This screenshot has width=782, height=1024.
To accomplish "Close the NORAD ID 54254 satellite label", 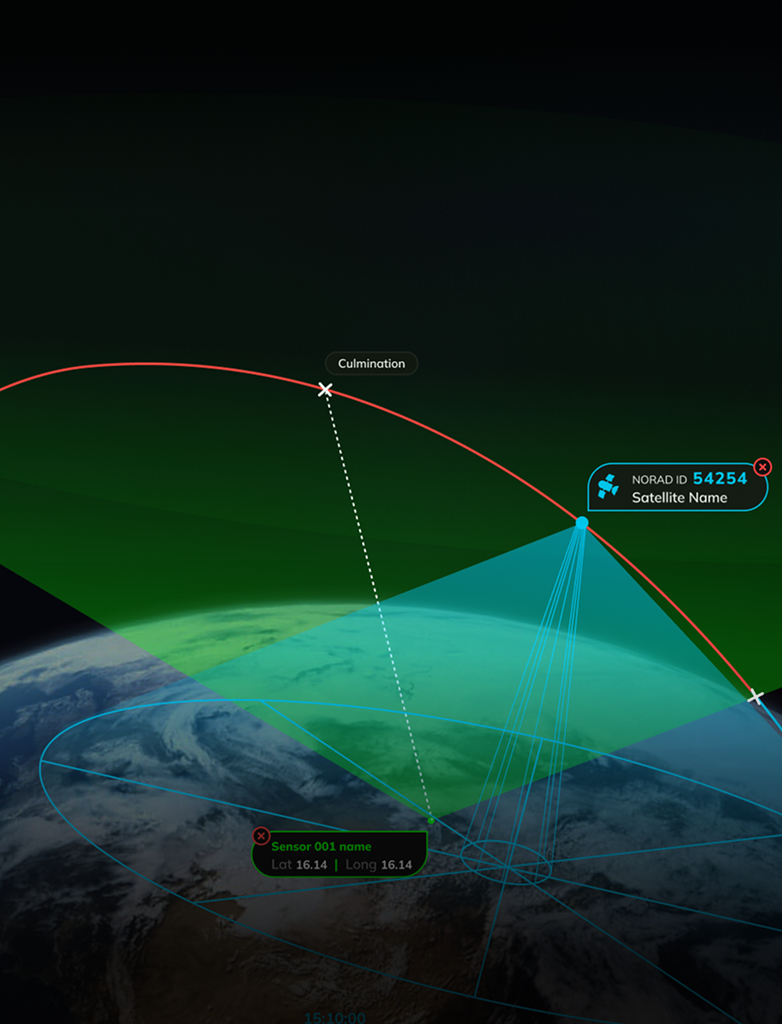I will tap(763, 467).
